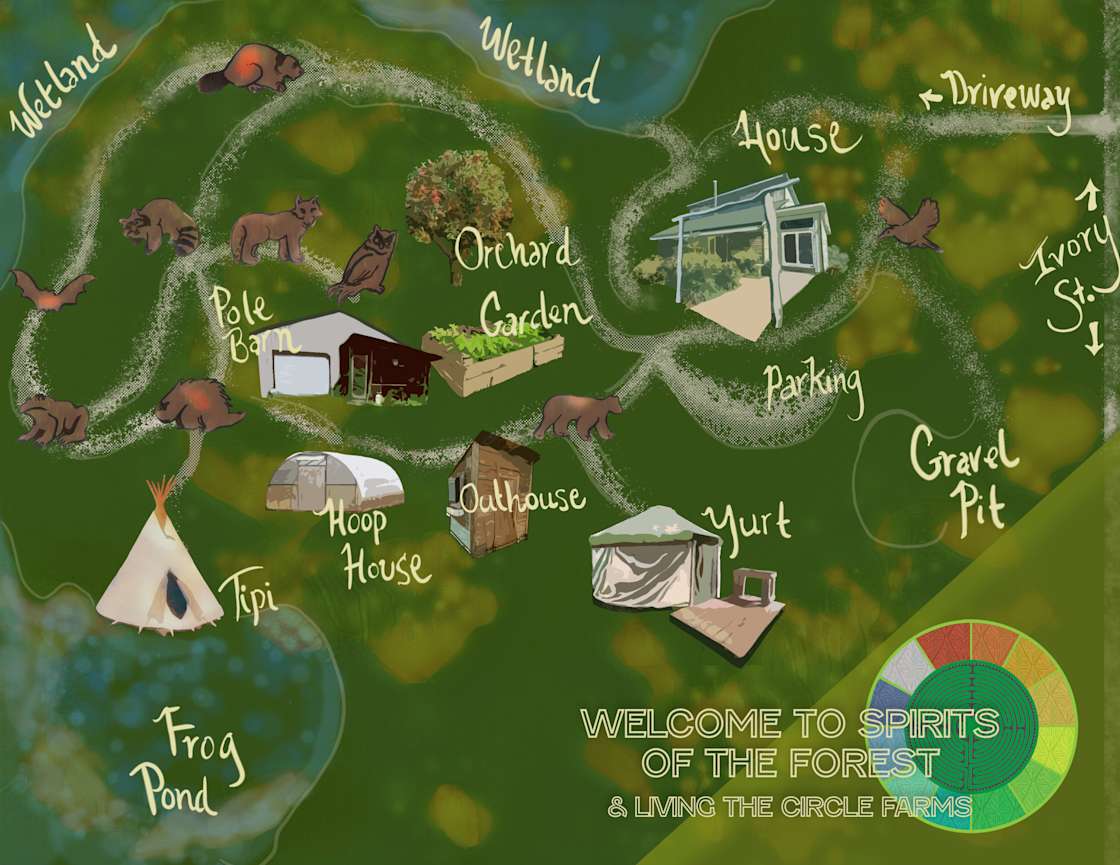Select the Frog Pond label

point(190,762)
